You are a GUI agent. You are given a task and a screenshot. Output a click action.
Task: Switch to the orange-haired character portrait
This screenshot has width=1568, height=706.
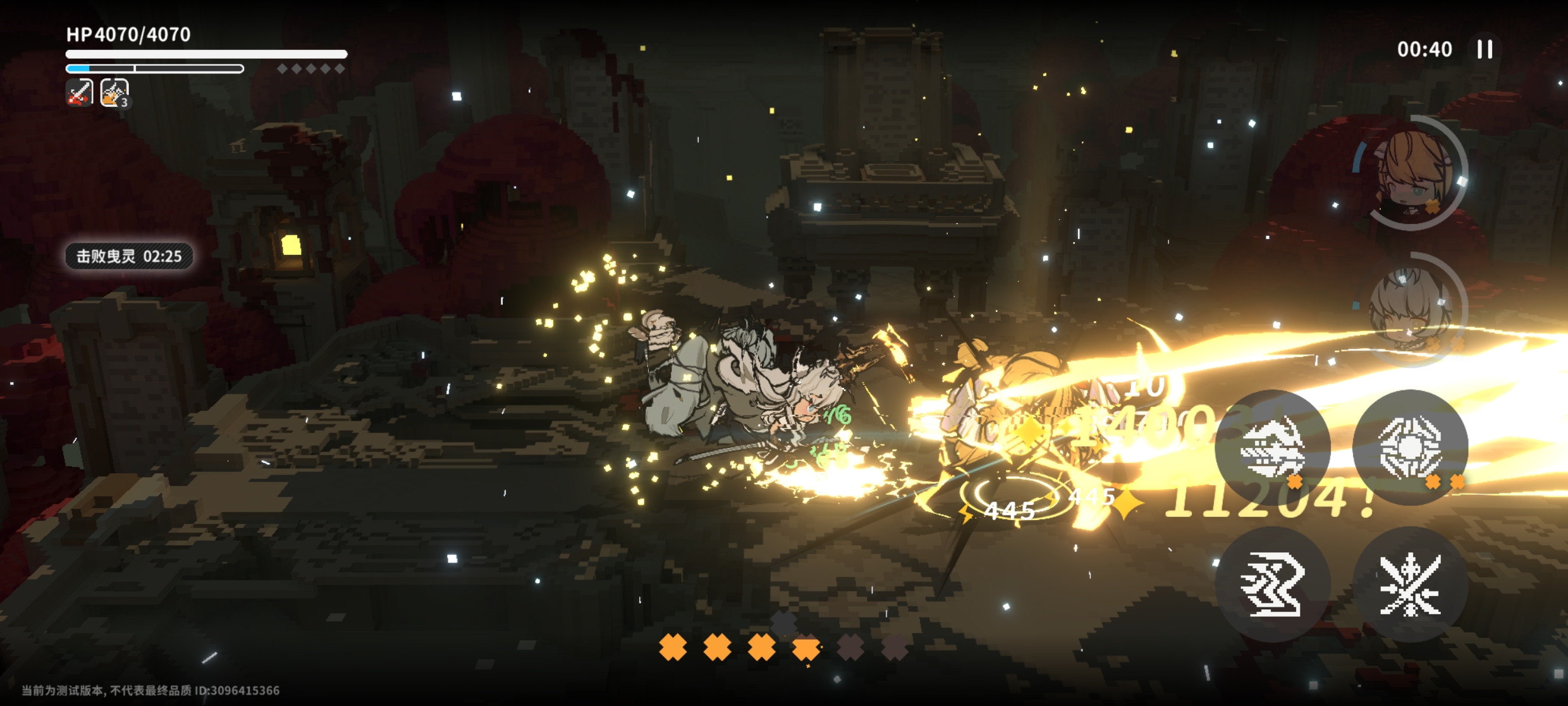[1411, 172]
